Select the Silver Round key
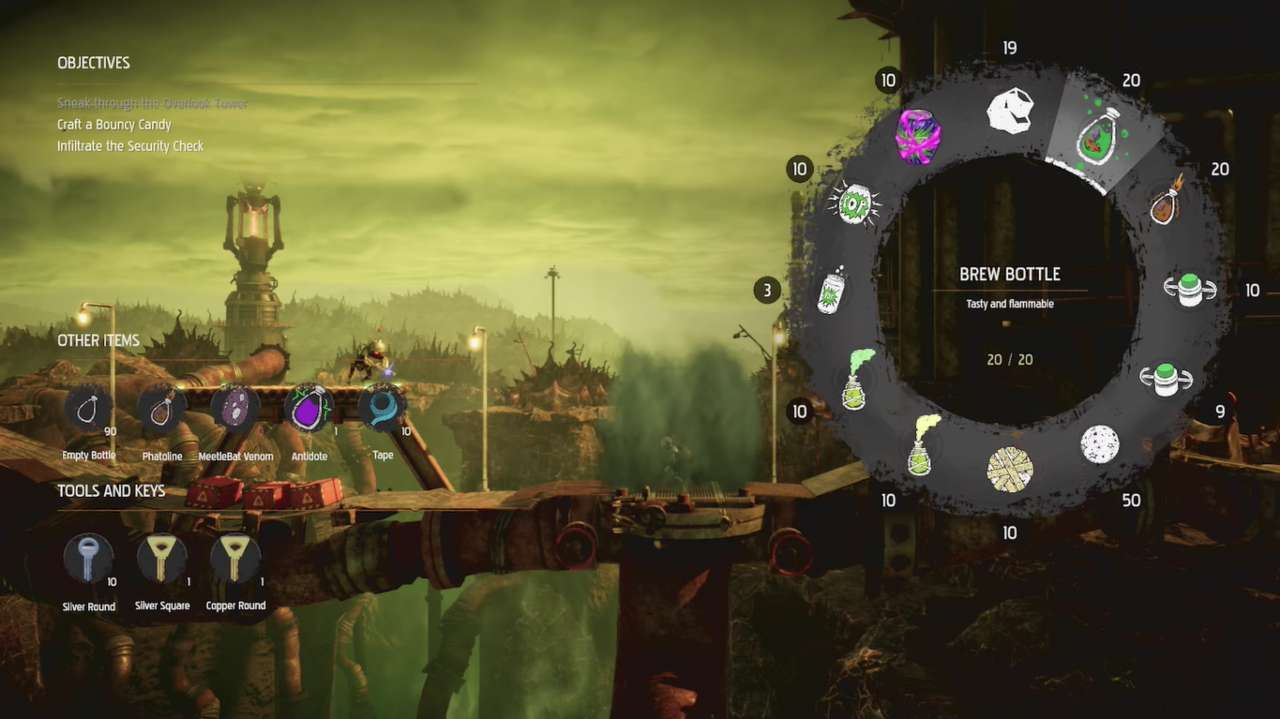Viewport: 1280px width, 719px height. click(x=89, y=558)
